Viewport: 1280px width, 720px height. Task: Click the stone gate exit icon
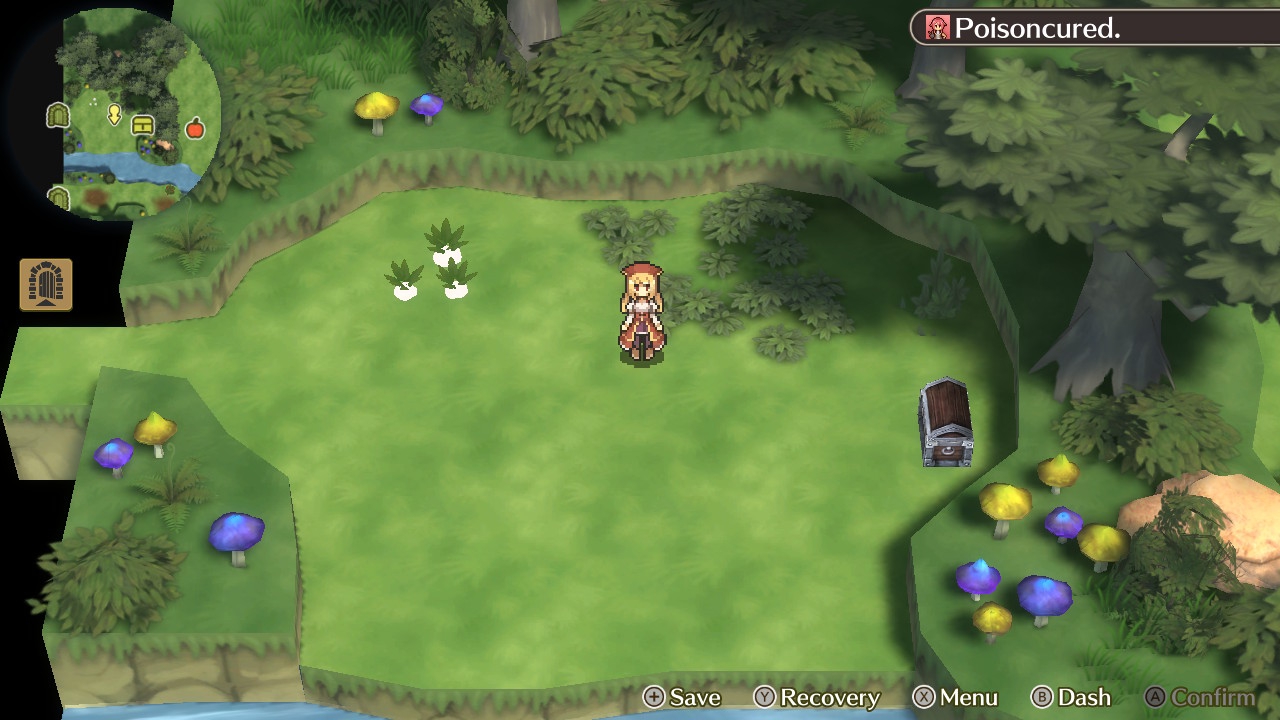46,285
